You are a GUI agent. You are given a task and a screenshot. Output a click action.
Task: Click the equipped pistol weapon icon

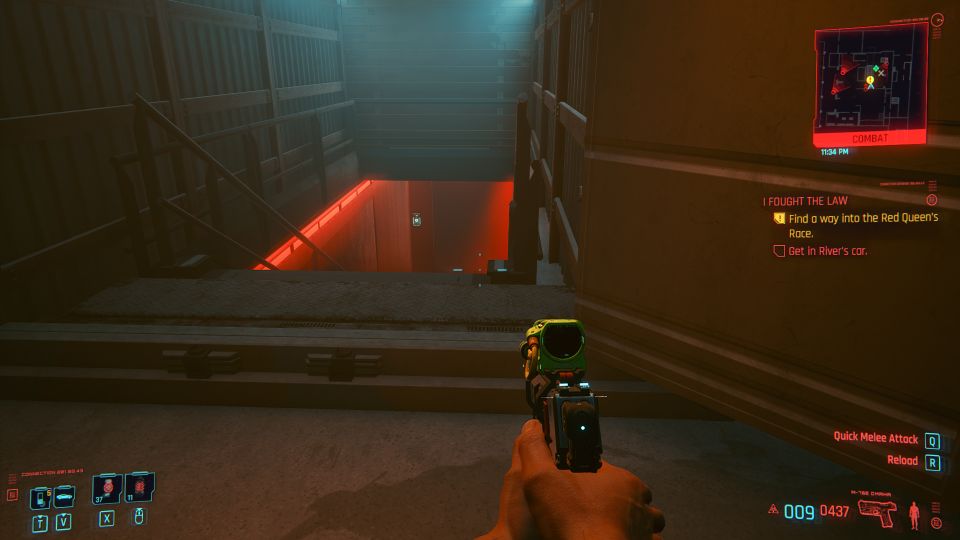pyautogui.click(x=877, y=513)
